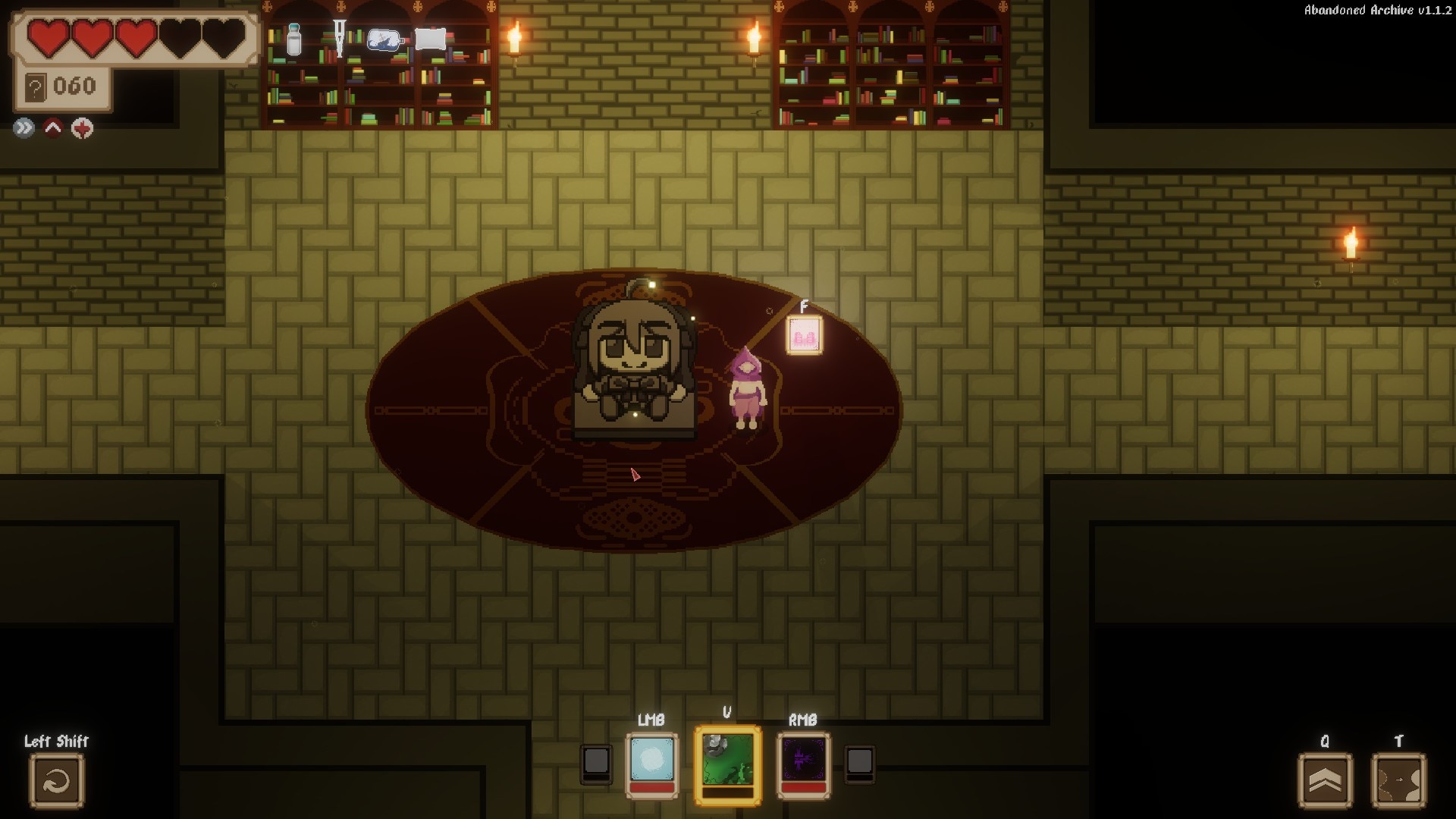Inspect the ship-in-a-bottle item icon

point(384,39)
